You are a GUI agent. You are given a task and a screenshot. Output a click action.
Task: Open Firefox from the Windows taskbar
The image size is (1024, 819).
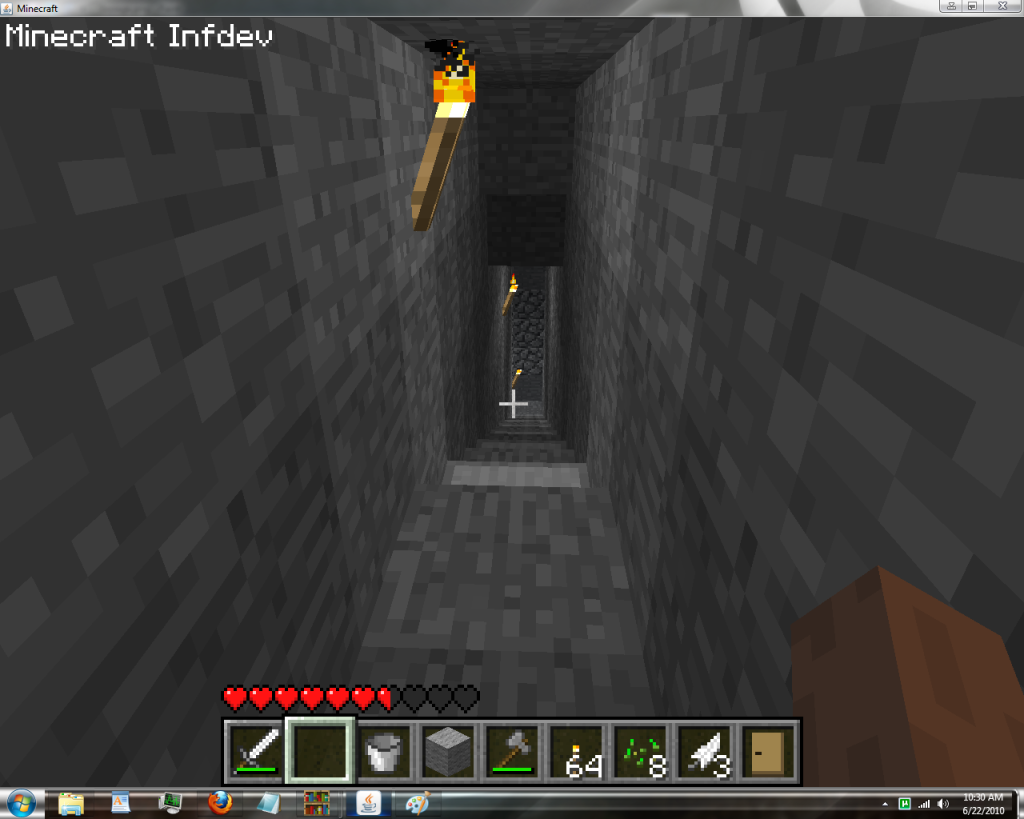[220, 802]
